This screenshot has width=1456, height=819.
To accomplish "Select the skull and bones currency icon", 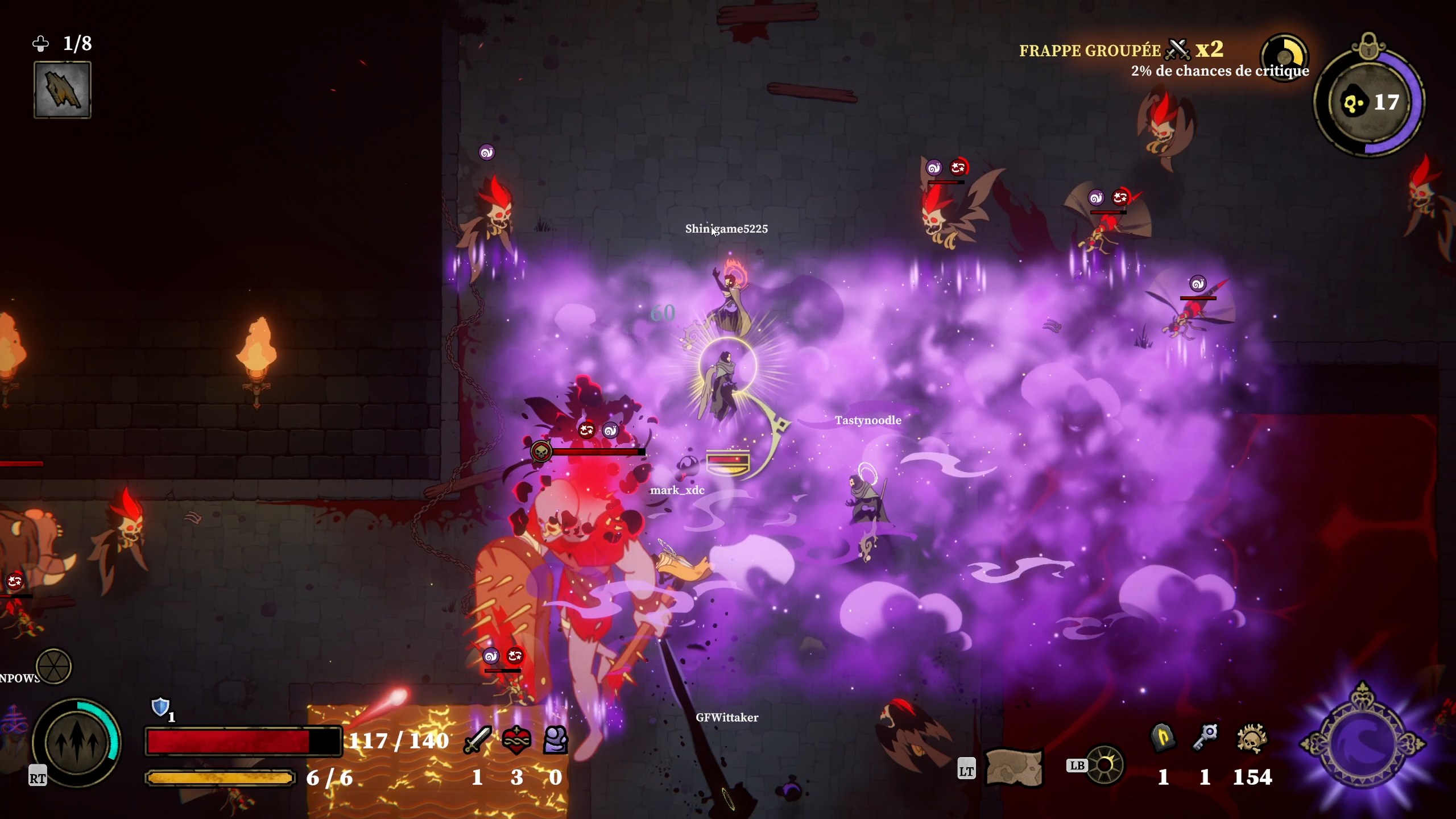I will (1252, 738).
